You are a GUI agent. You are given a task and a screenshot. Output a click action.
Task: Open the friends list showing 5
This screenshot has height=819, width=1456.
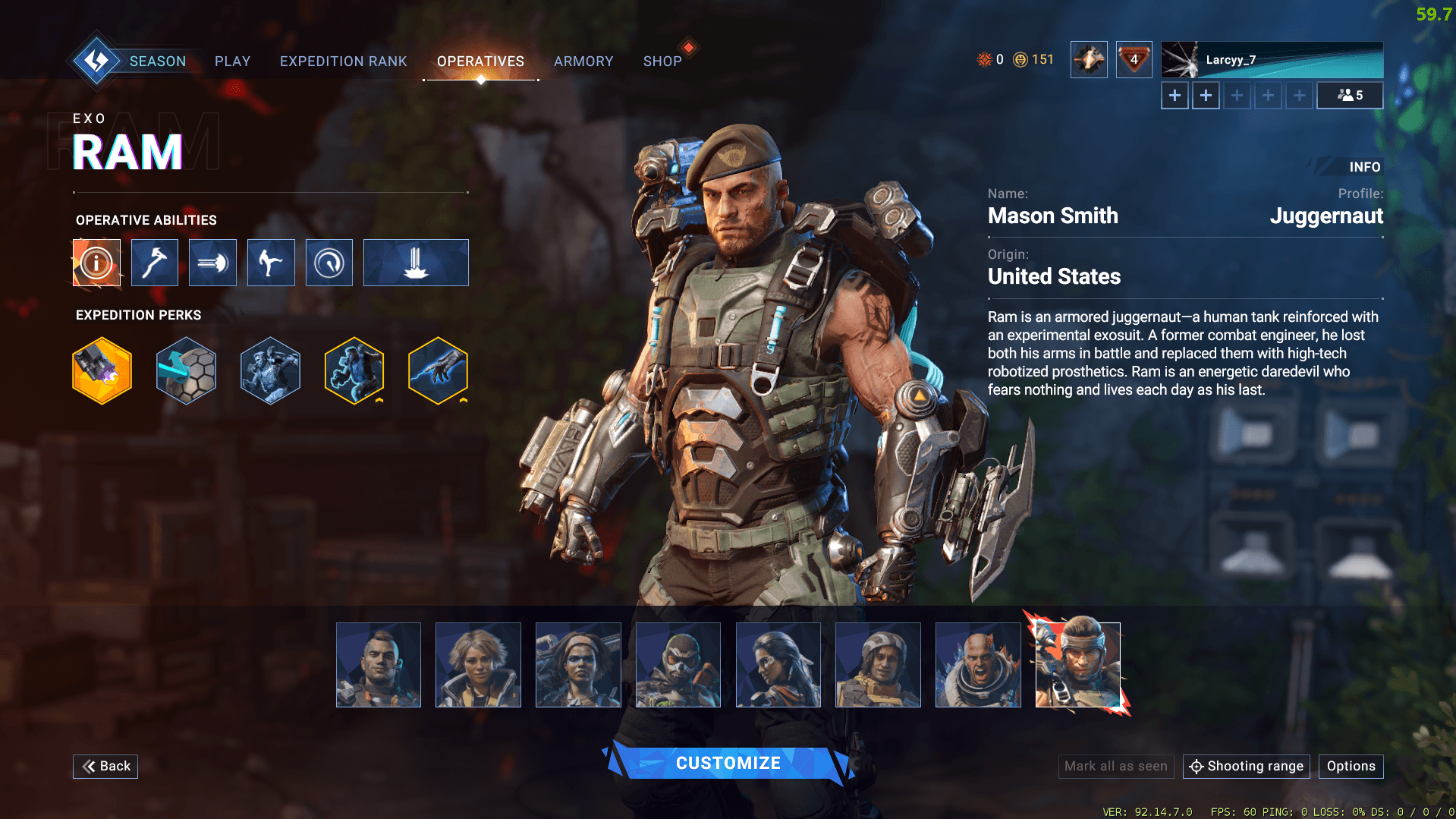point(1350,96)
